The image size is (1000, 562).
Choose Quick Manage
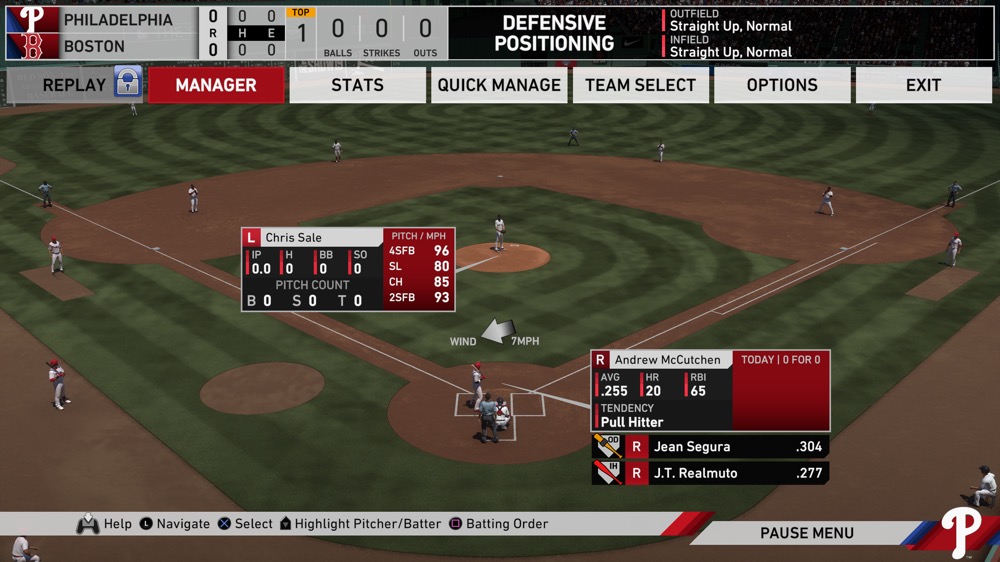[x=499, y=85]
